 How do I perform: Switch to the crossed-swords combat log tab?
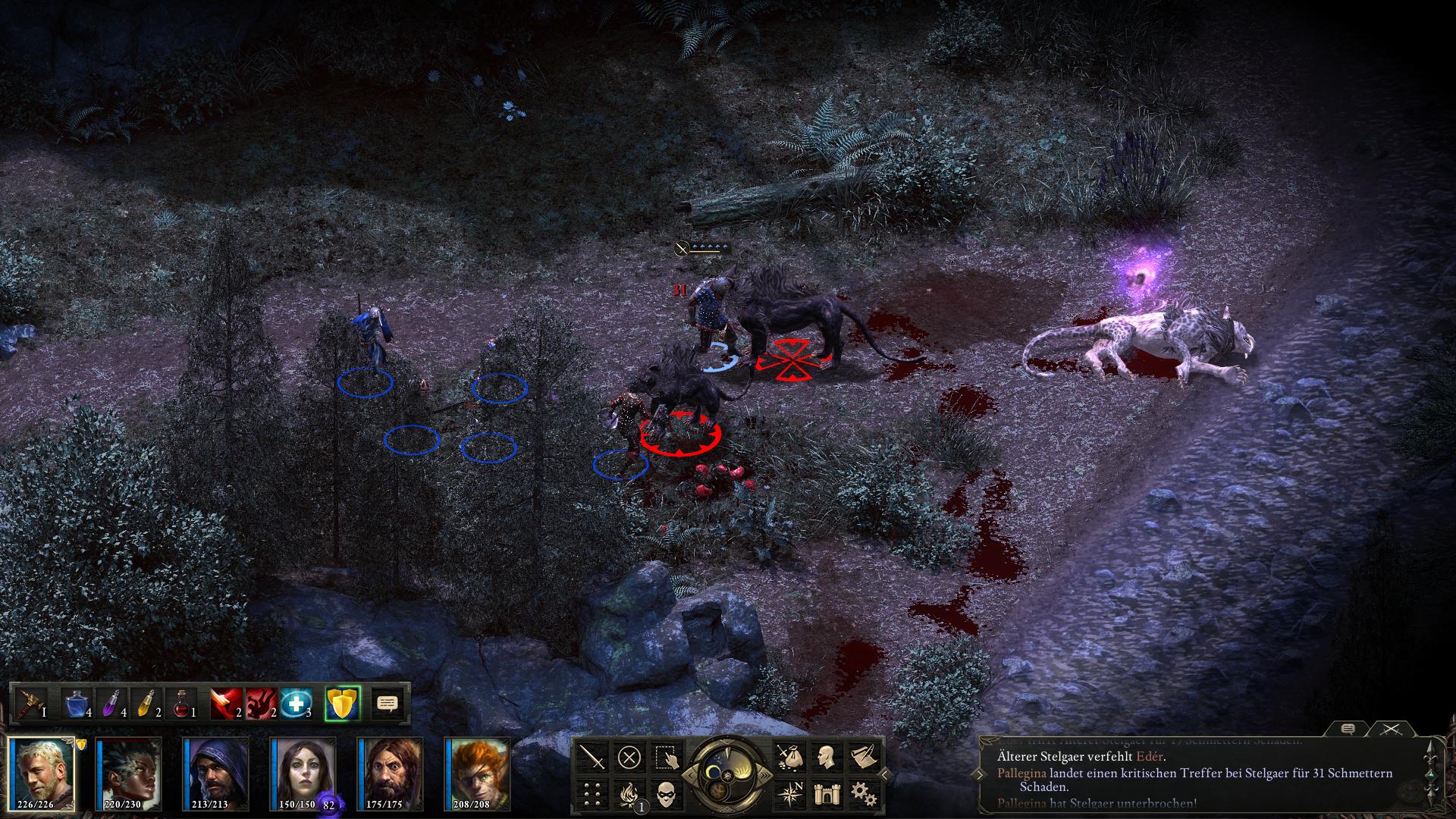coord(1389,730)
